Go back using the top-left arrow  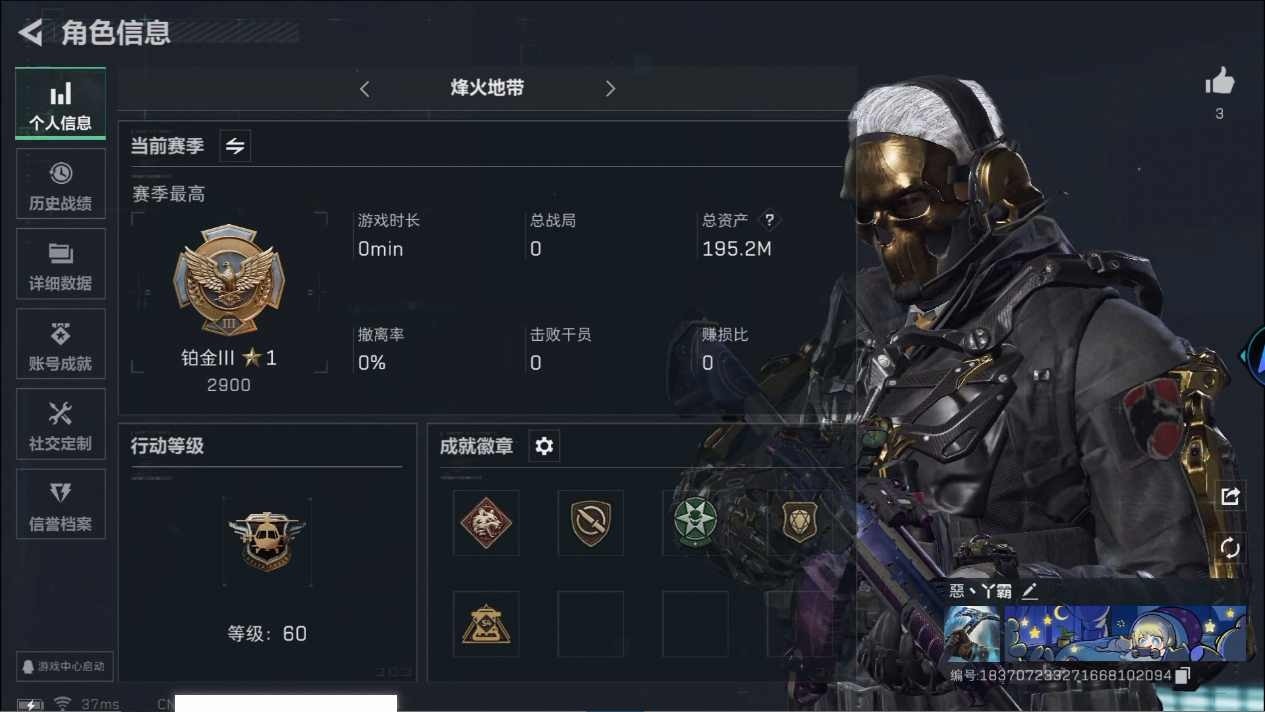coord(31,33)
